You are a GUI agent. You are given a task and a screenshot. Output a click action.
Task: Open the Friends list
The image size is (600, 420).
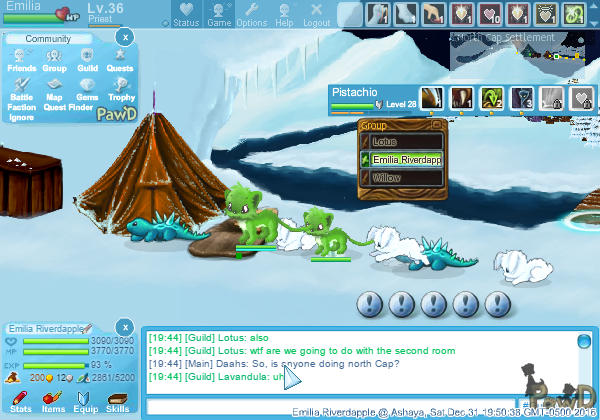[x=22, y=61]
